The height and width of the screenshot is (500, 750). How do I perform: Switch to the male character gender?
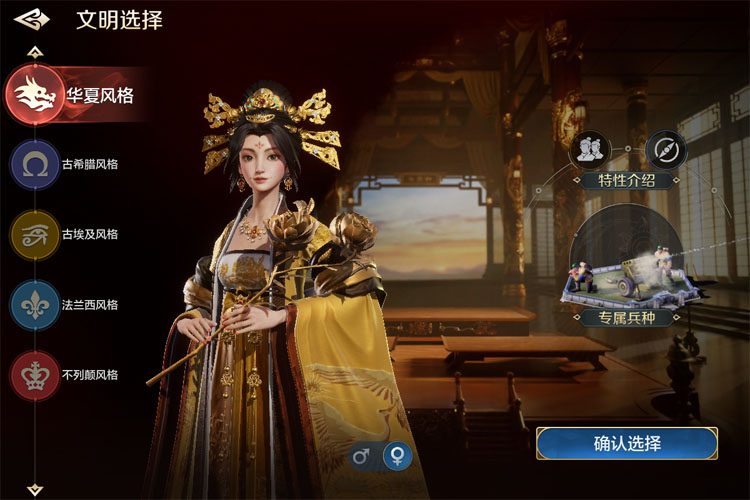click(x=362, y=457)
